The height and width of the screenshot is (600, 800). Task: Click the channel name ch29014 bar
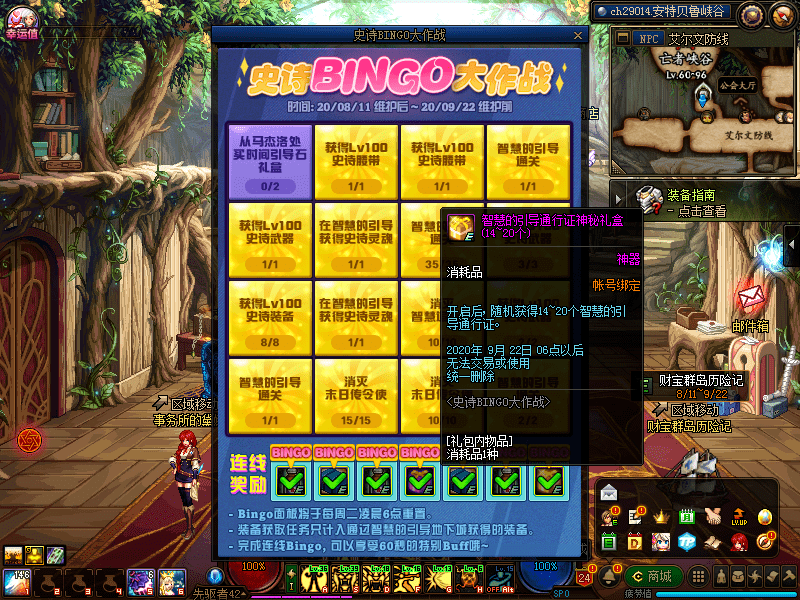(661, 12)
